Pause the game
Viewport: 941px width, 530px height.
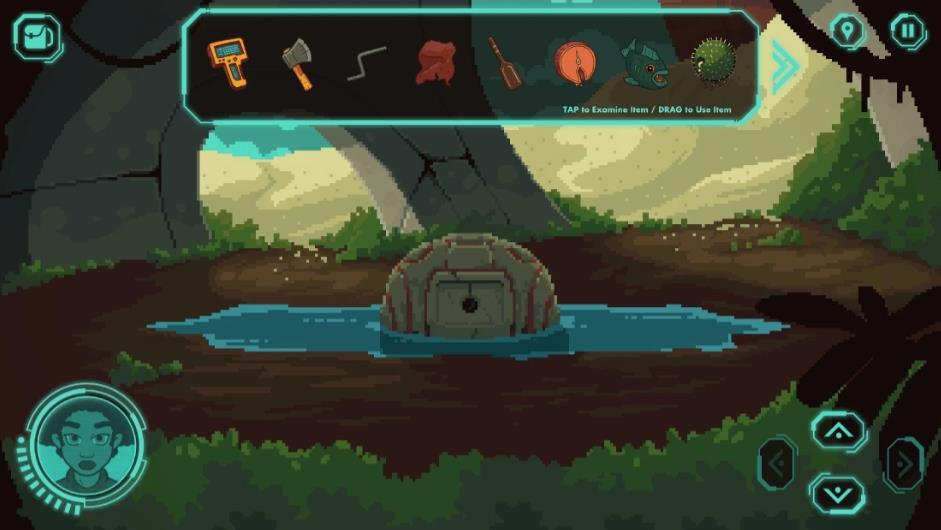908,32
